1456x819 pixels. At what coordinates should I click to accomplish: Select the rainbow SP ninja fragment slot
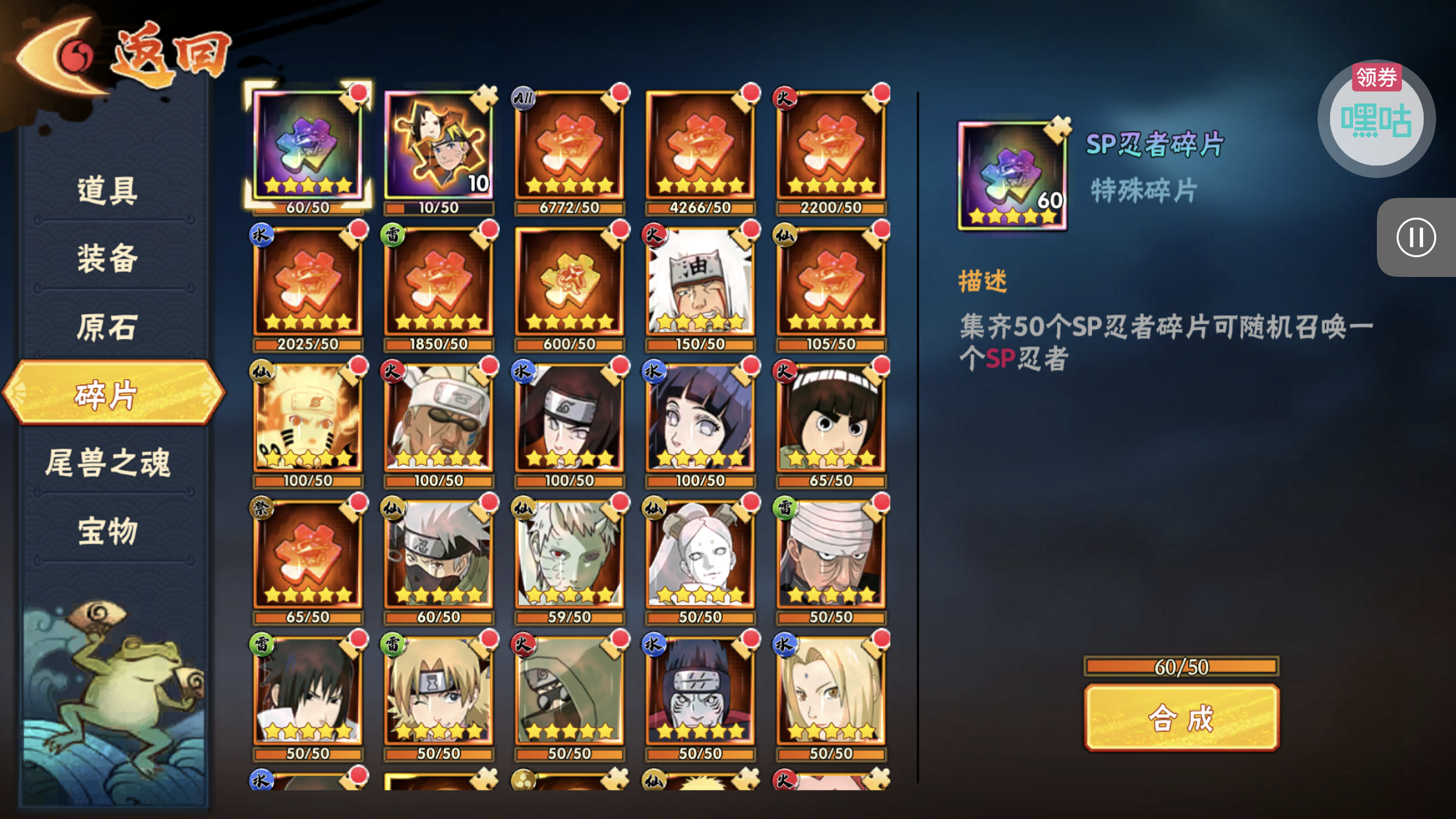[307, 146]
